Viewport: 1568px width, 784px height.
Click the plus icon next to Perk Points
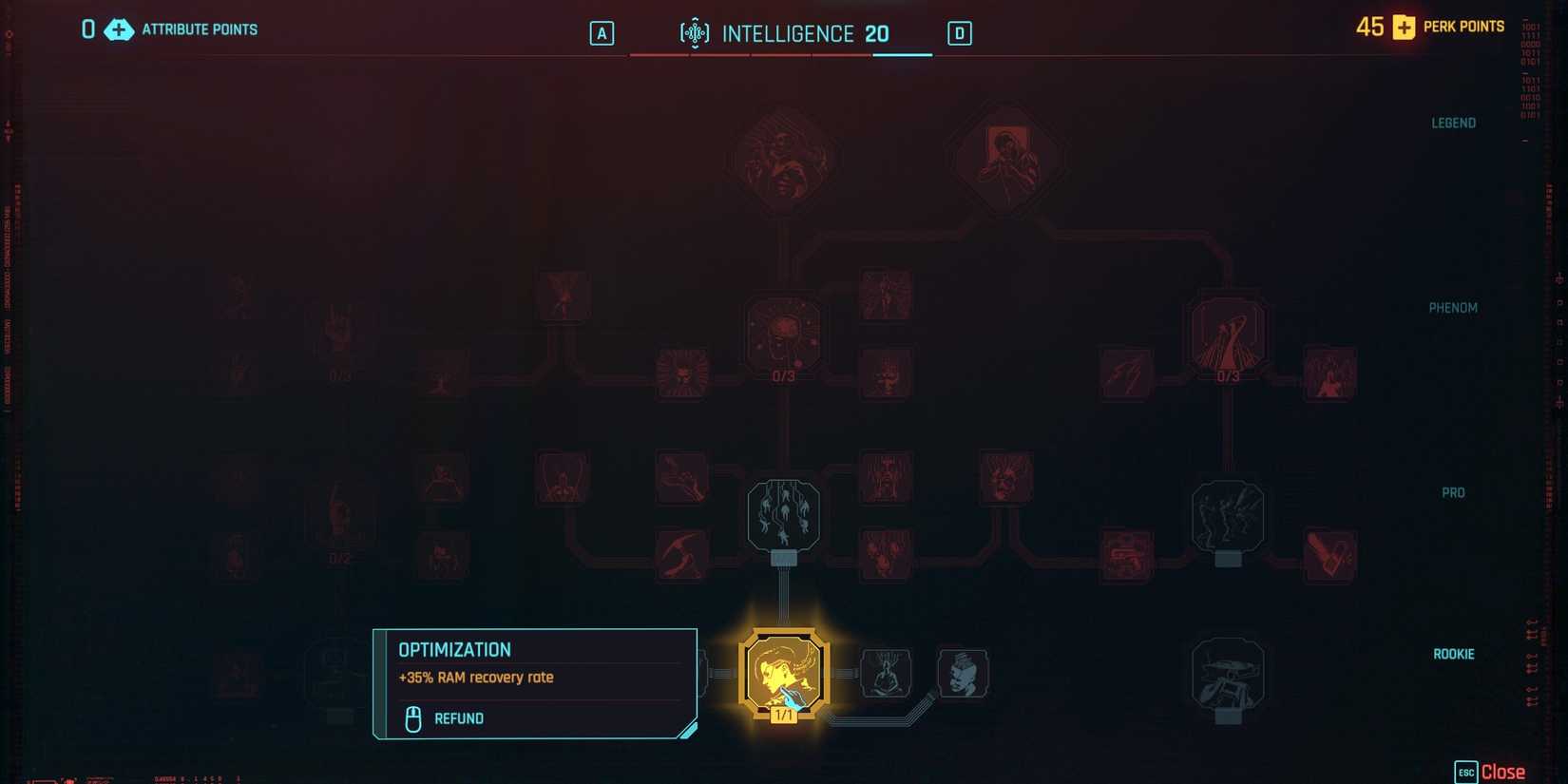point(1403,27)
